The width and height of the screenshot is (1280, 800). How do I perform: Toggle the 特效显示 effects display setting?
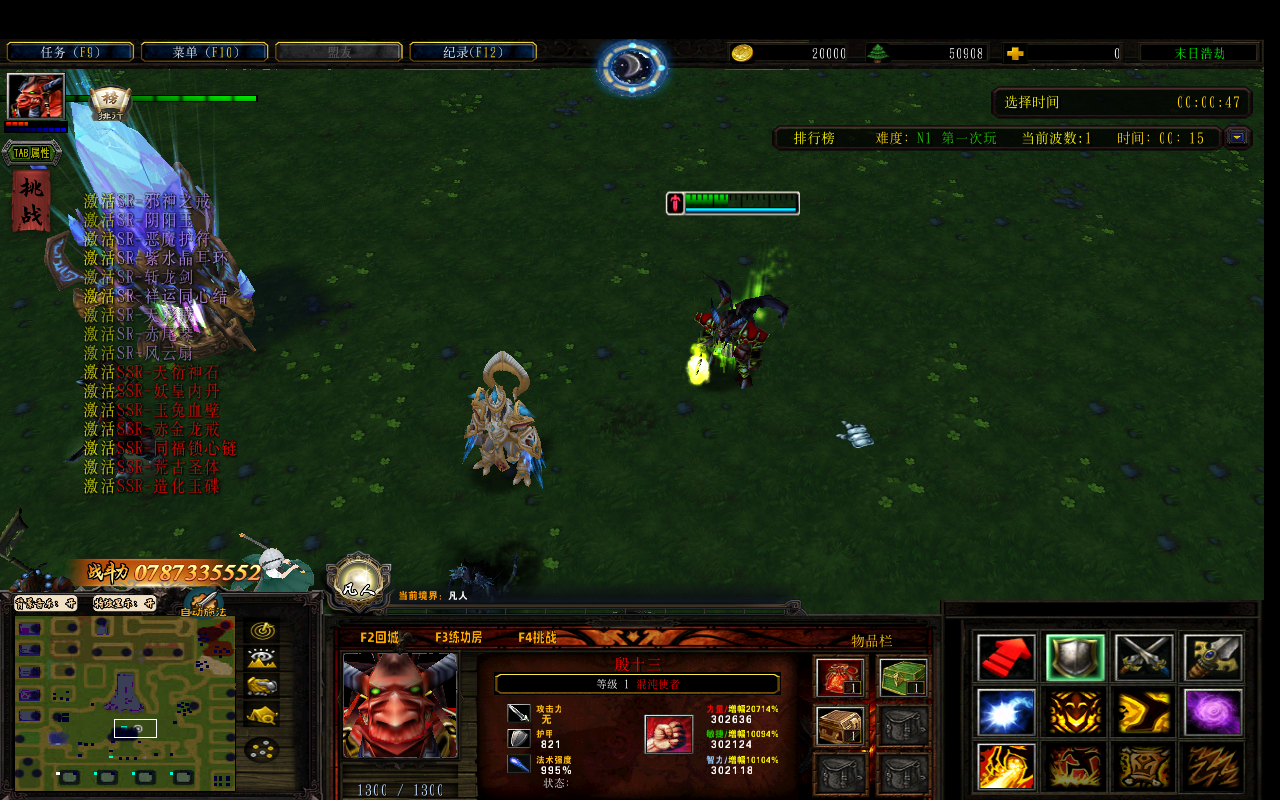coord(125,603)
